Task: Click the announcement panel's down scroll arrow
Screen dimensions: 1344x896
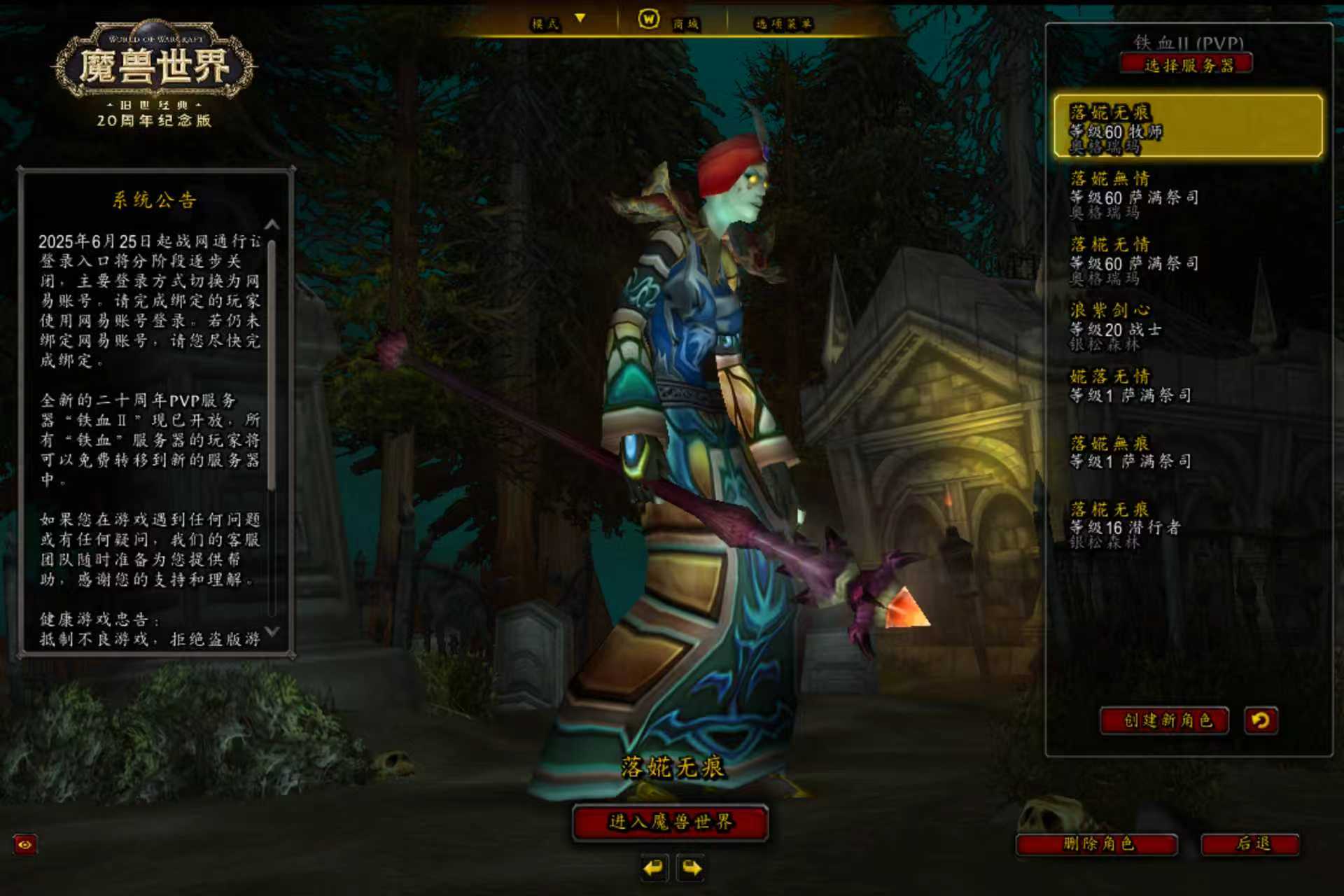Action: pos(272,631)
